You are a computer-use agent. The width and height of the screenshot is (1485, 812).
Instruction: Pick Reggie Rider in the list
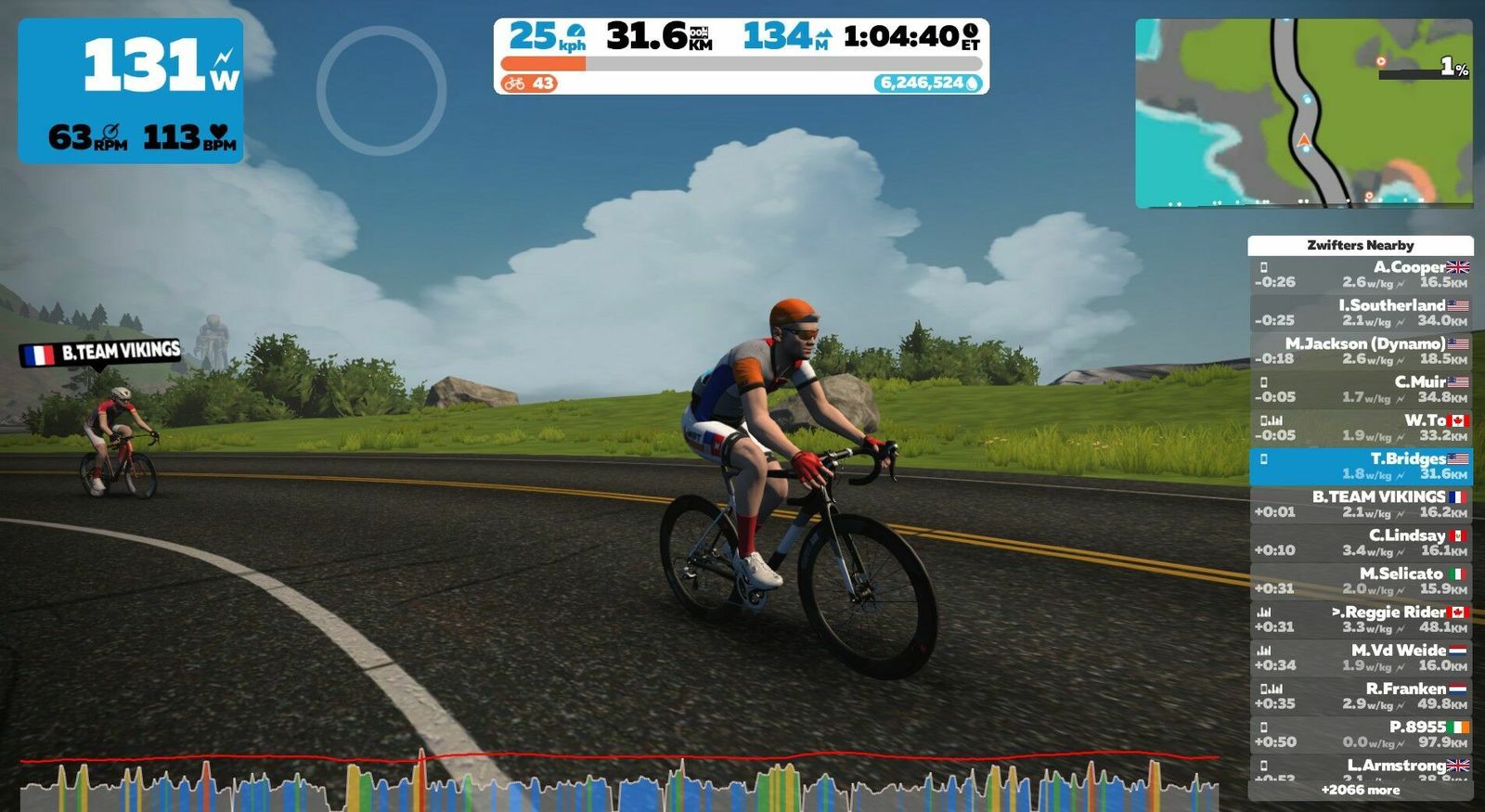(1361, 619)
